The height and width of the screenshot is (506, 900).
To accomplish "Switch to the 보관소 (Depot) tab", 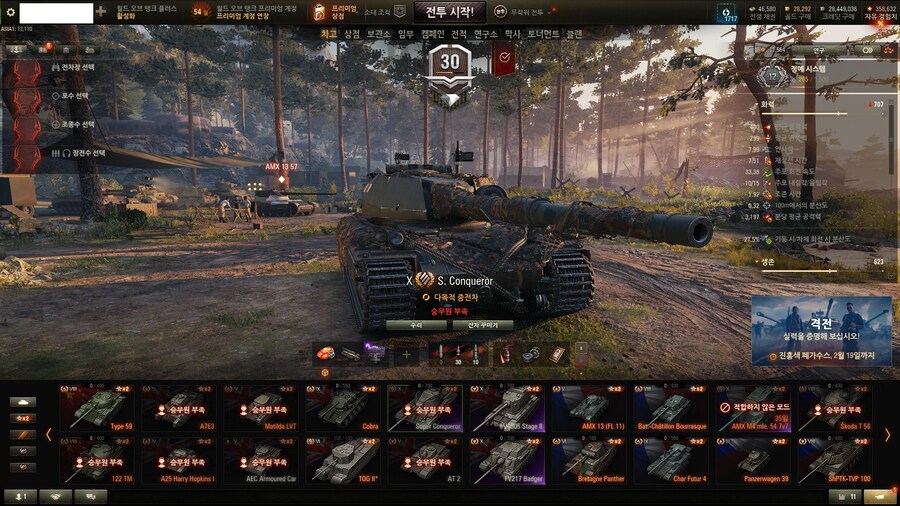I will pos(378,34).
